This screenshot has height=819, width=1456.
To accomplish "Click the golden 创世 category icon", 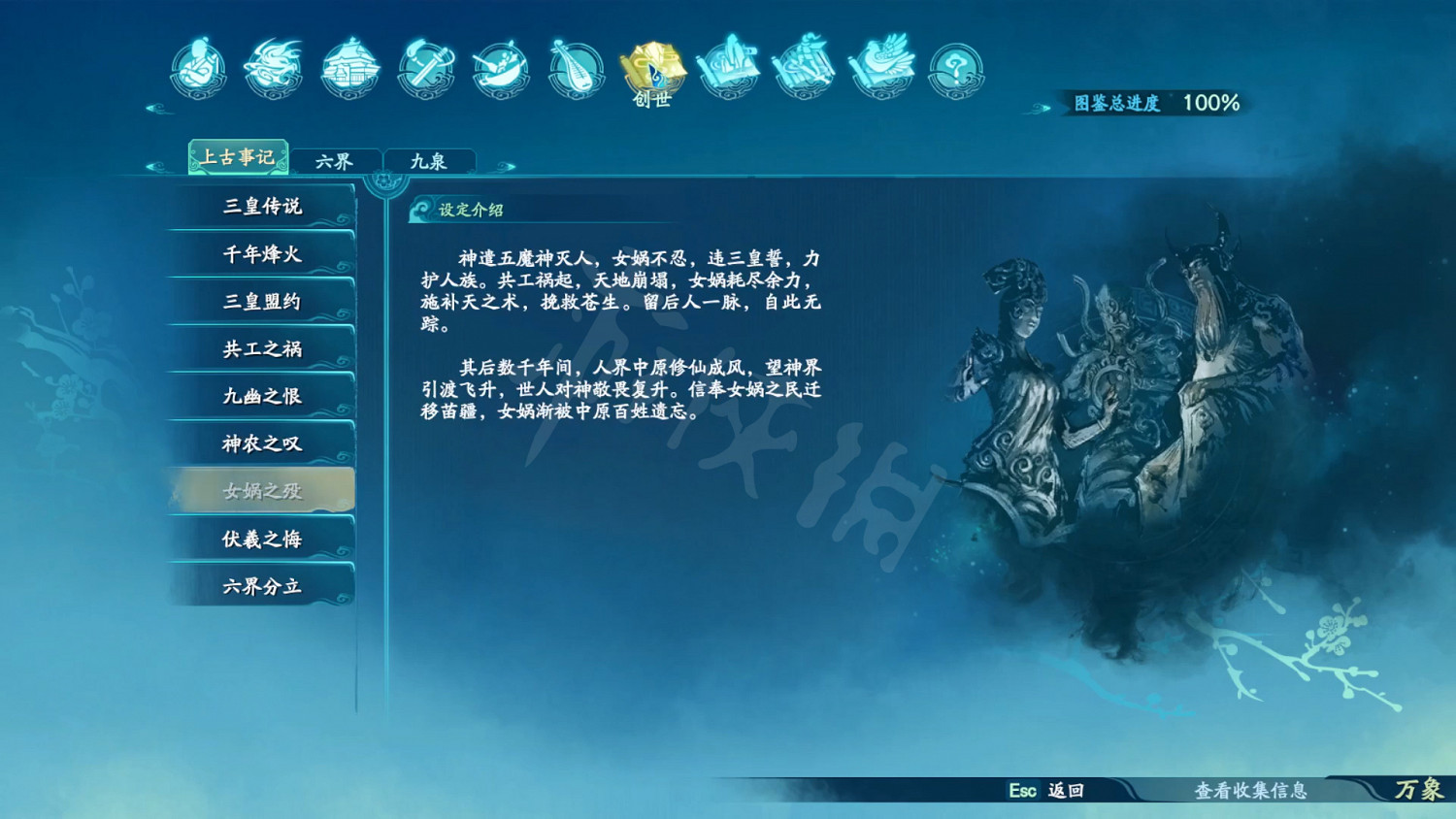I will point(651,68).
